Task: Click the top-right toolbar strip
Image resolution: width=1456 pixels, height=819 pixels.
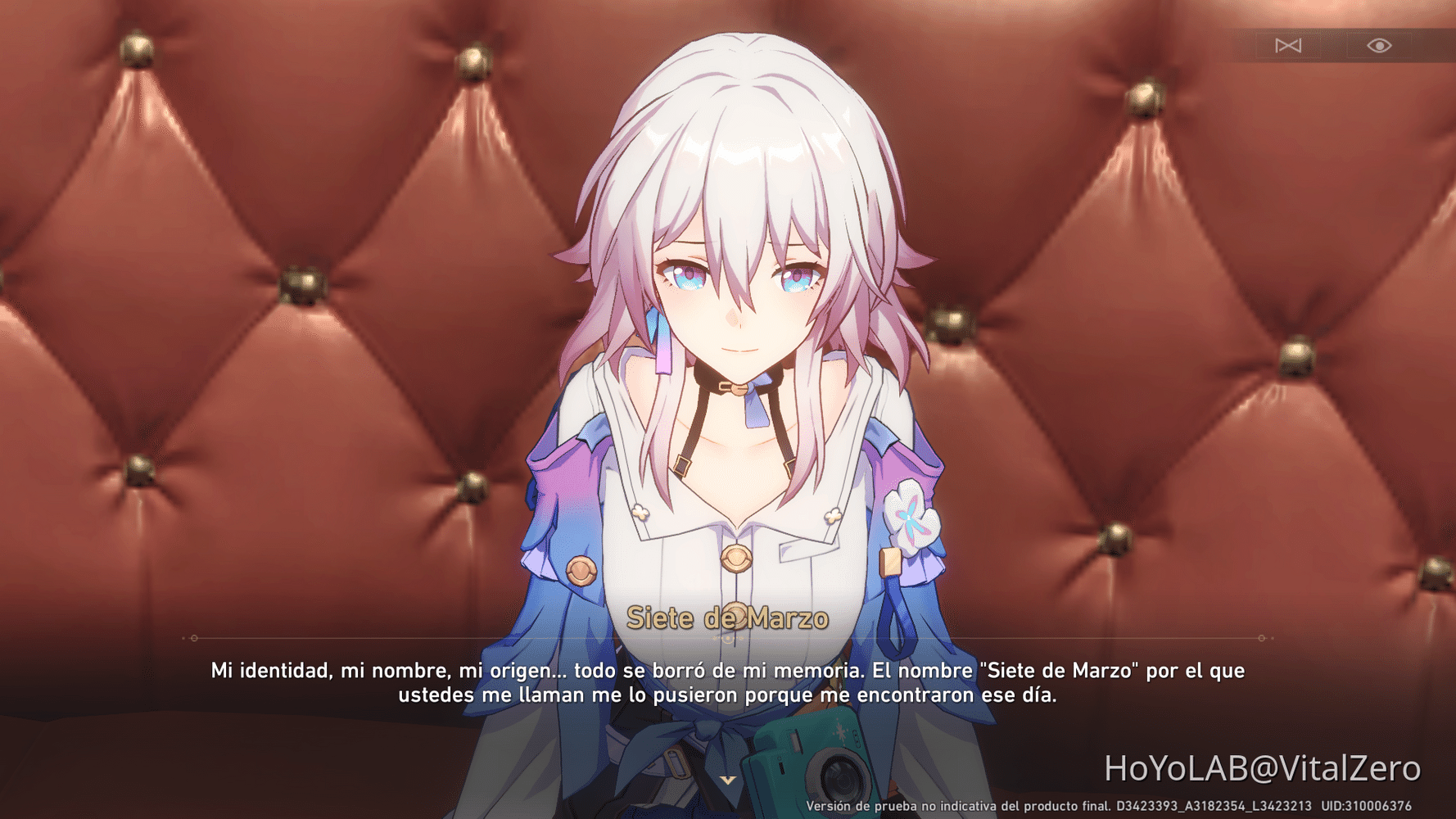Action: [1343, 47]
